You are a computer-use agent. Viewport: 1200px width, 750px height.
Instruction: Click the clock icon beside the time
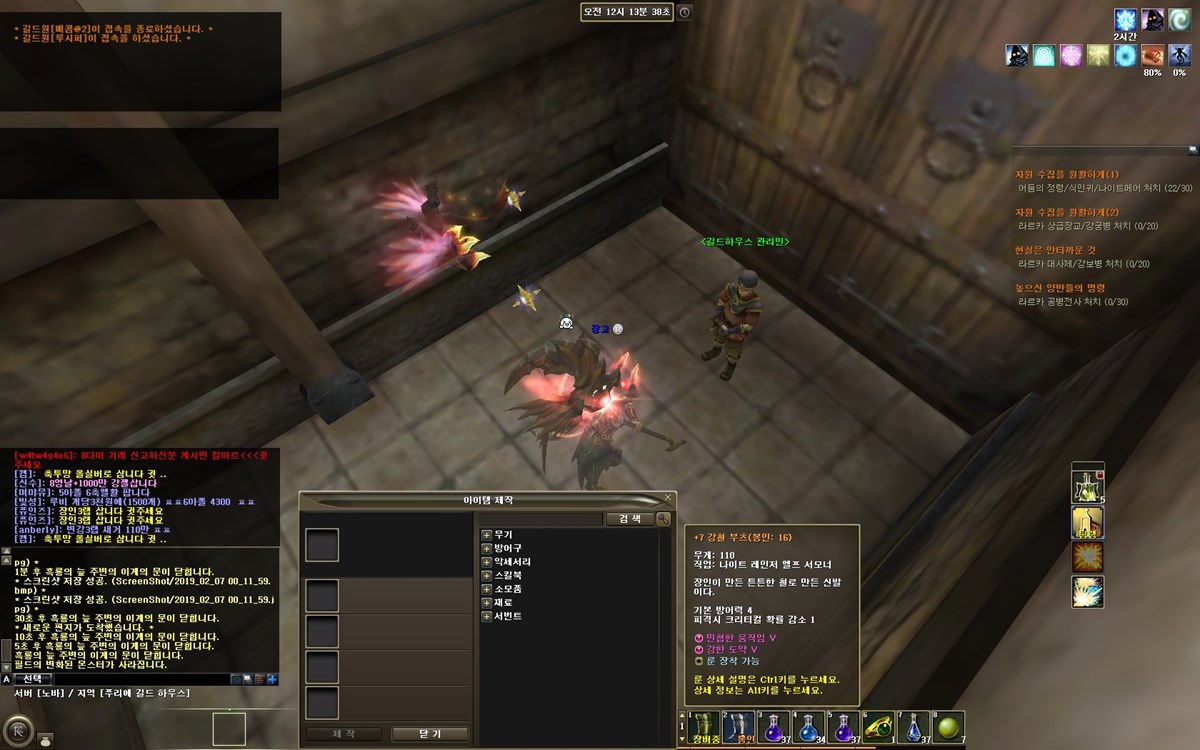684,12
